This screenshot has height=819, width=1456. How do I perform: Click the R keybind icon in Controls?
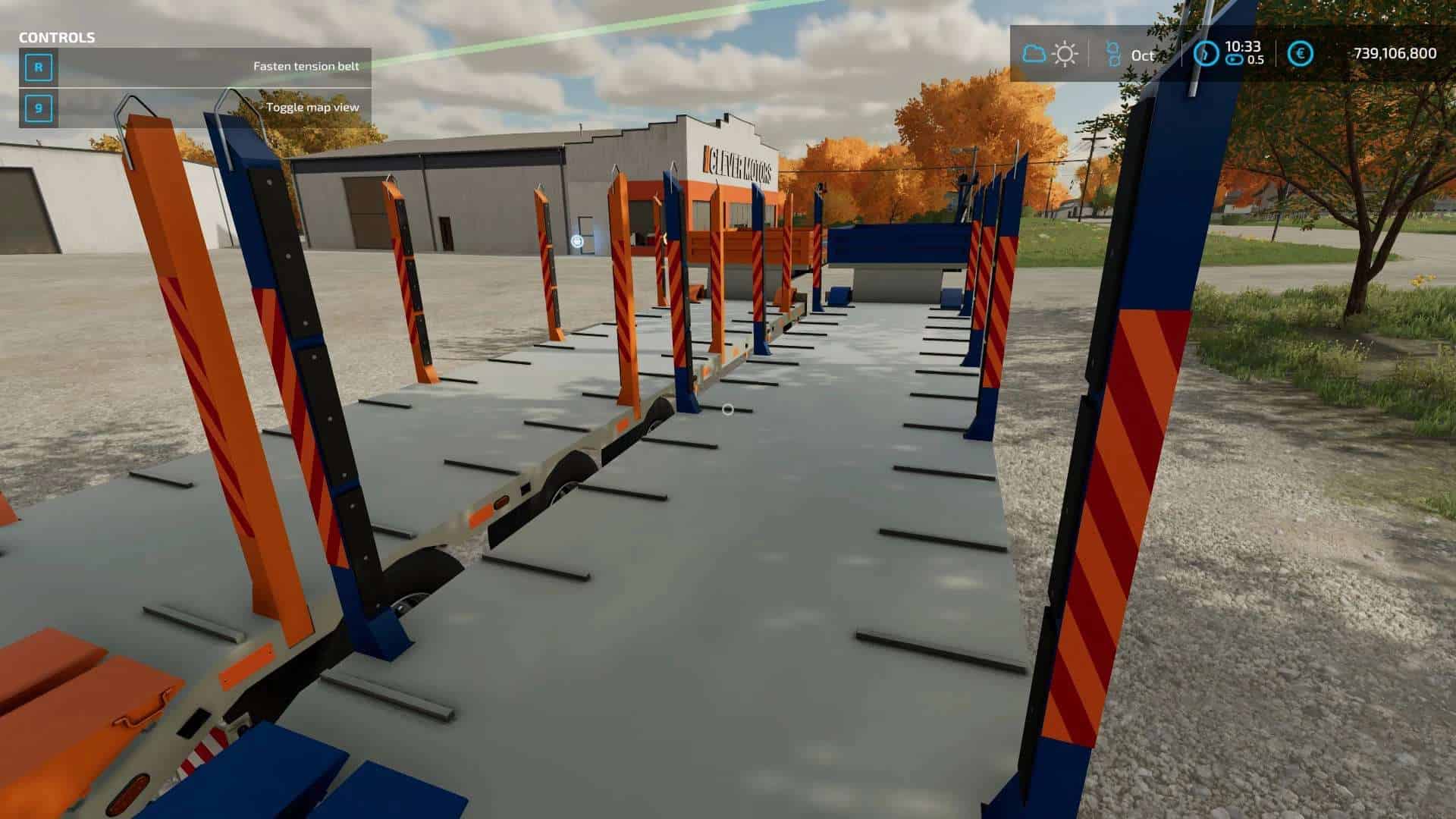39,67
